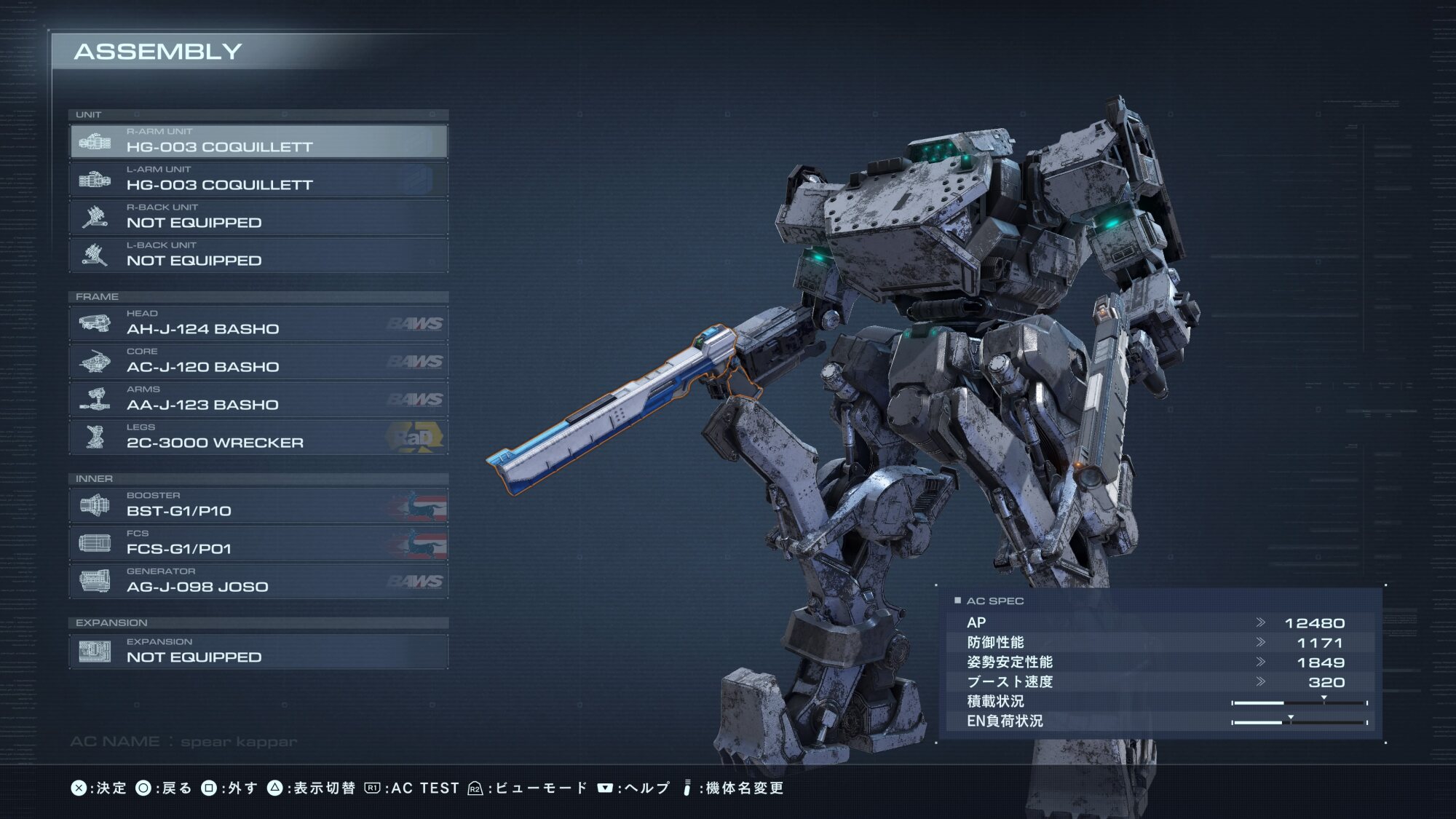
Task: Open the FCS-G1/P01 slot
Action: [258, 543]
